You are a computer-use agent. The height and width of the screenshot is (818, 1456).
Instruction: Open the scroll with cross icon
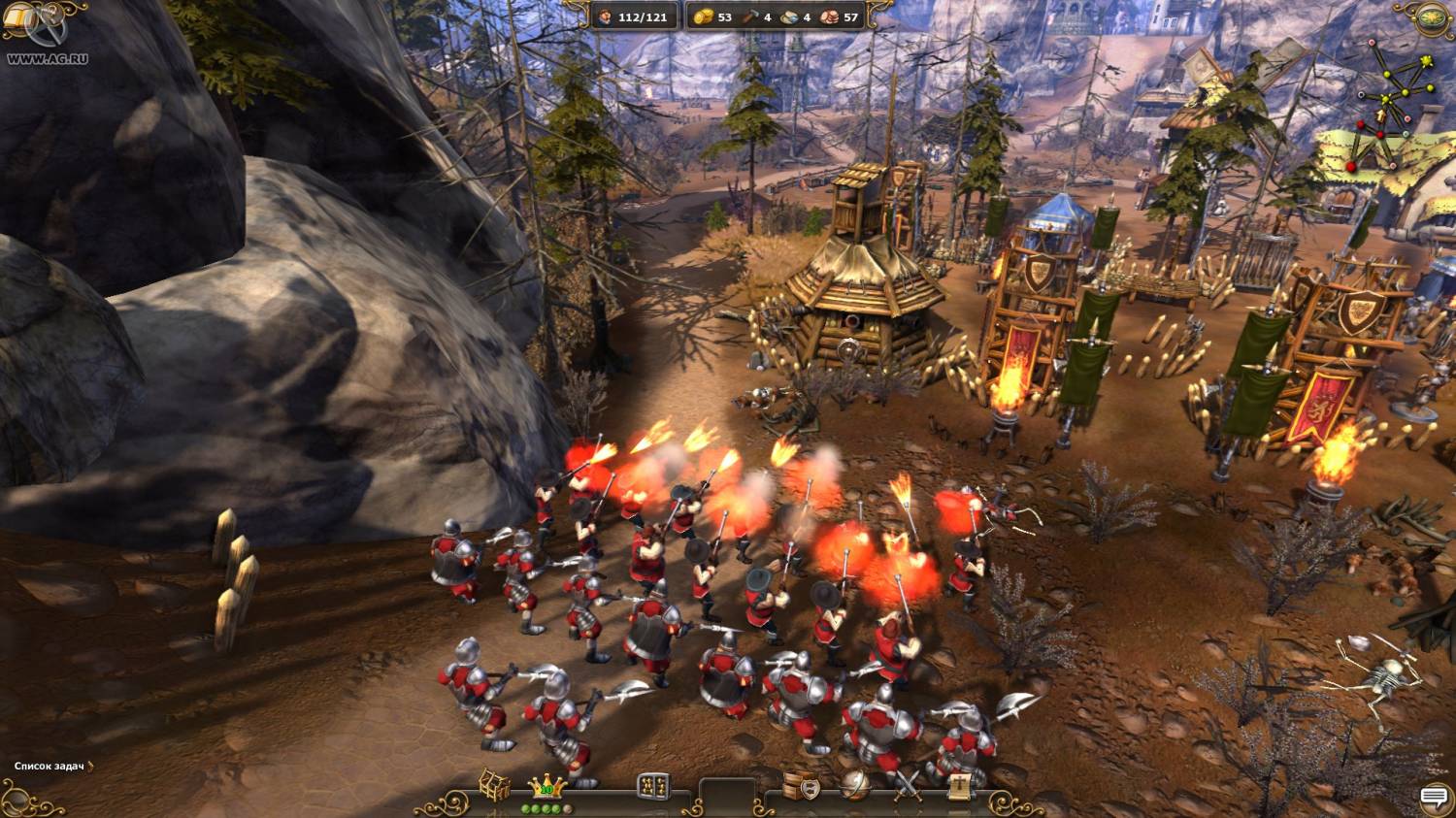959,786
